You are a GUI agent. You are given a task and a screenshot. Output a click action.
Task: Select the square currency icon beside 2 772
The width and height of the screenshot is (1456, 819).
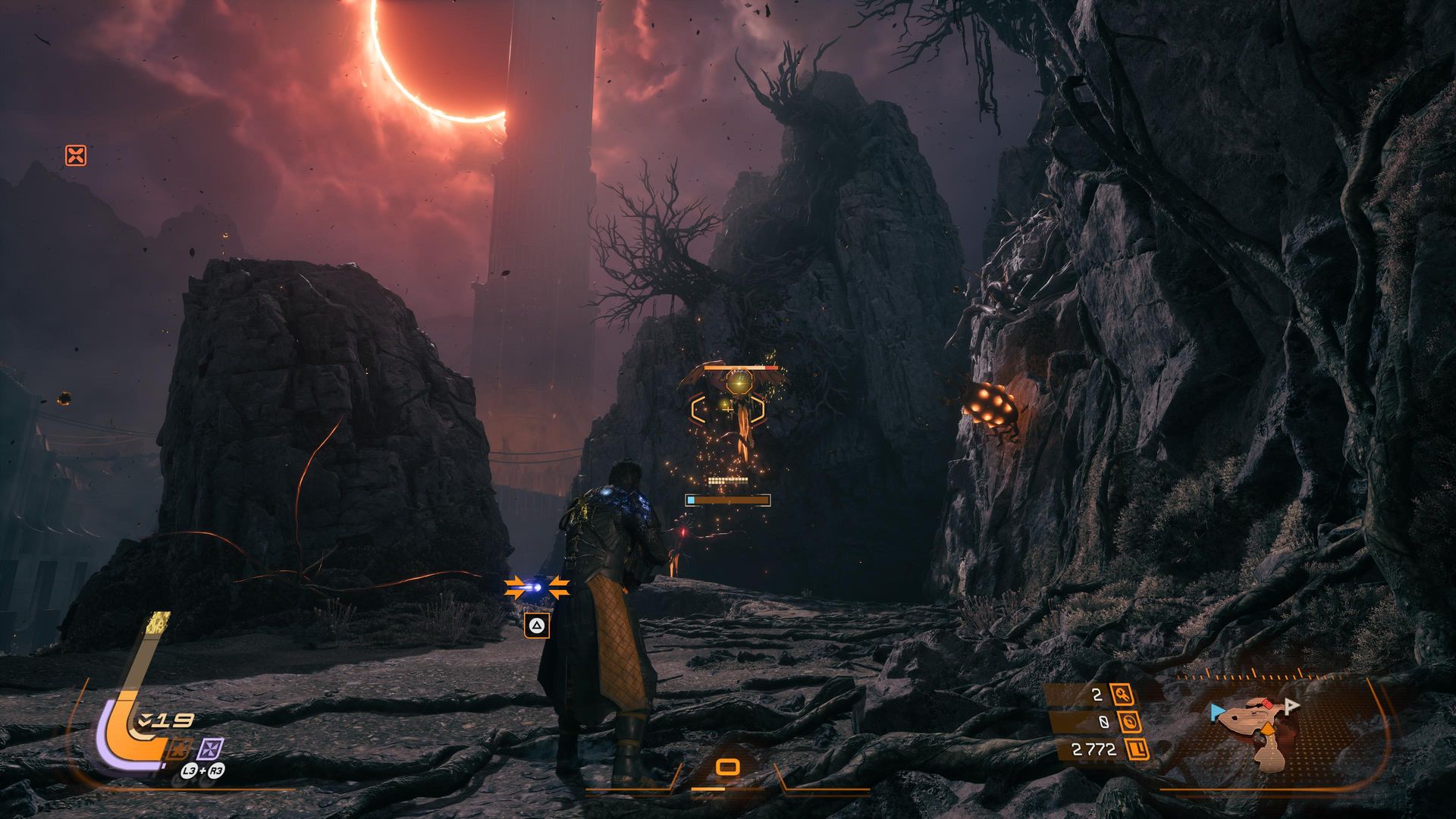(1137, 750)
